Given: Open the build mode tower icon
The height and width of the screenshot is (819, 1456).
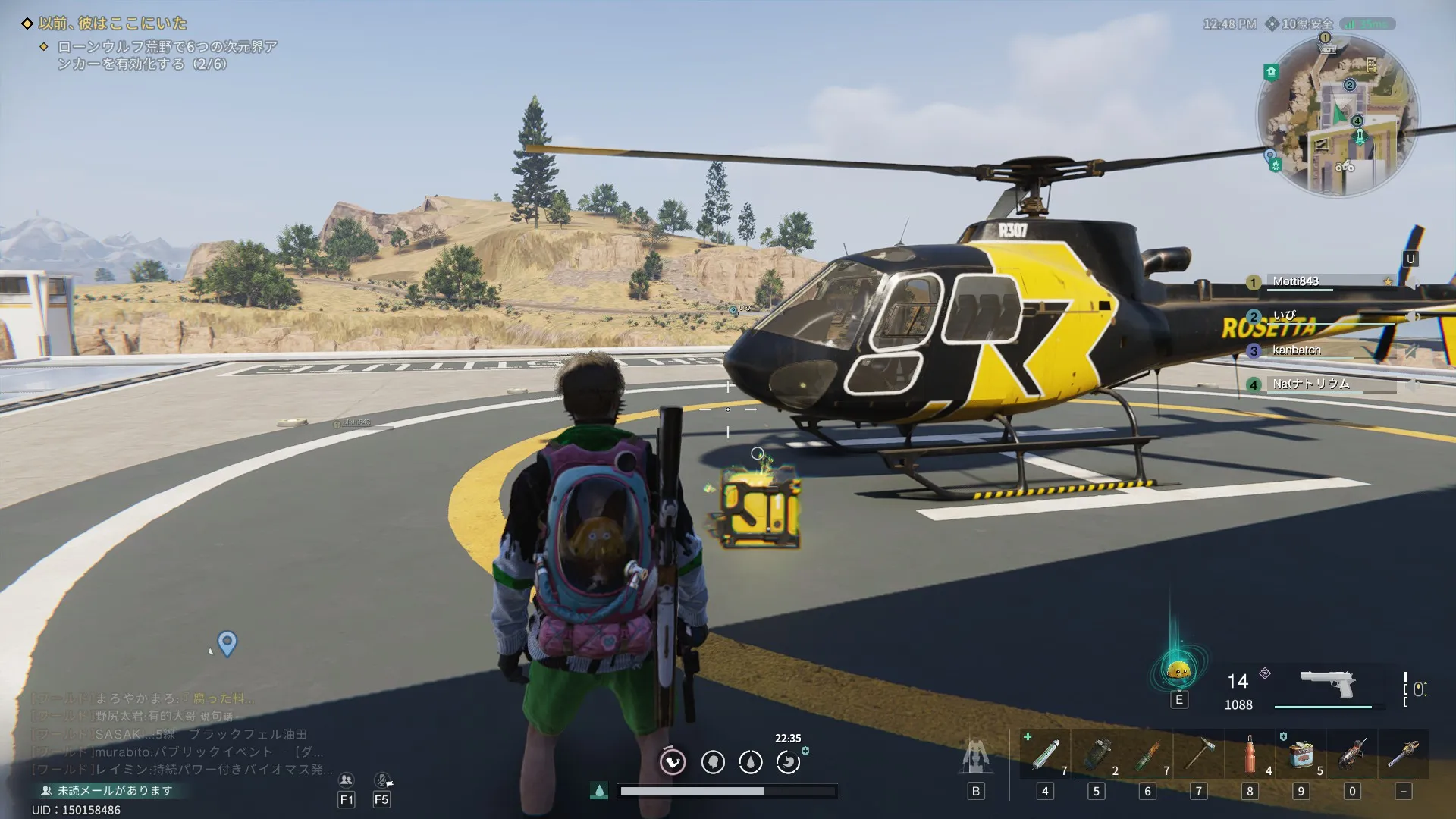Looking at the screenshot, I should coord(976,756).
